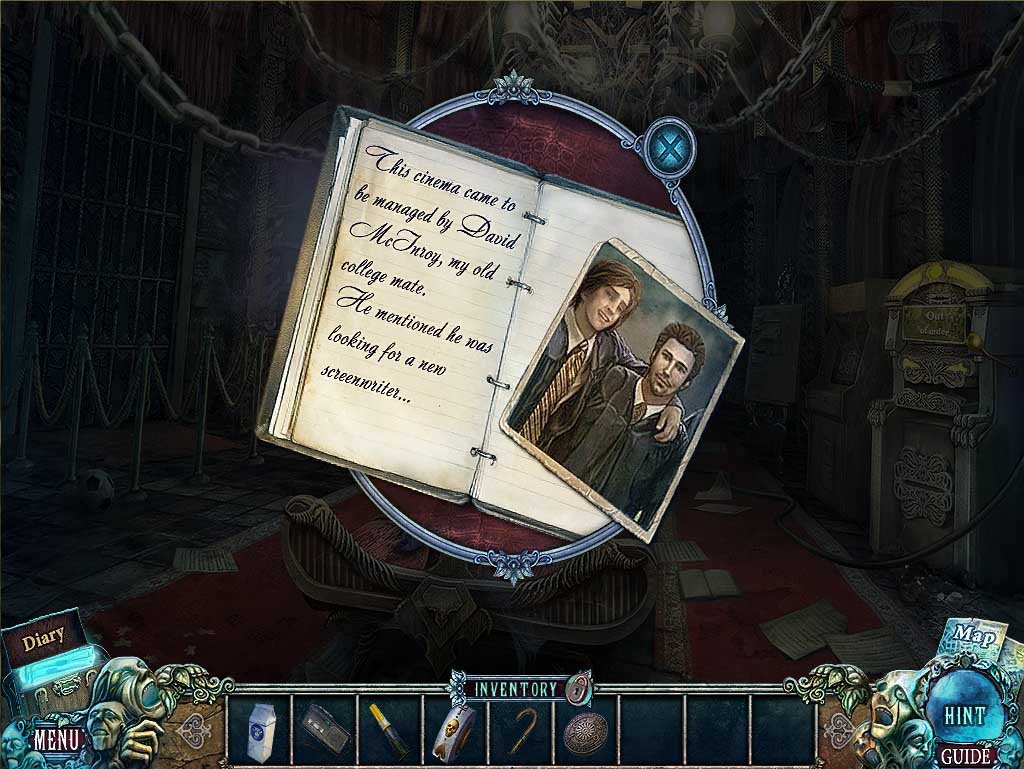Pick the yellow-tipped tube from inventory
The width and height of the screenshot is (1024, 769).
tap(389, 732)
